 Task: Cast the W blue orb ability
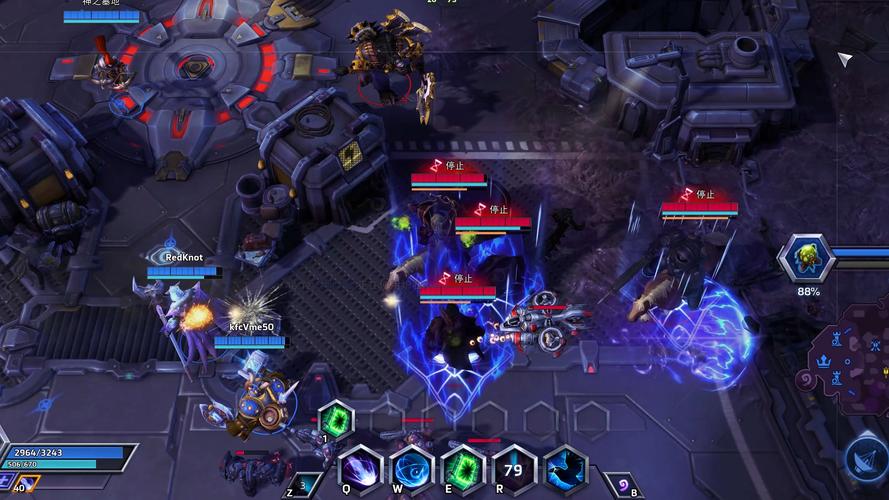(x=411, y=469)
